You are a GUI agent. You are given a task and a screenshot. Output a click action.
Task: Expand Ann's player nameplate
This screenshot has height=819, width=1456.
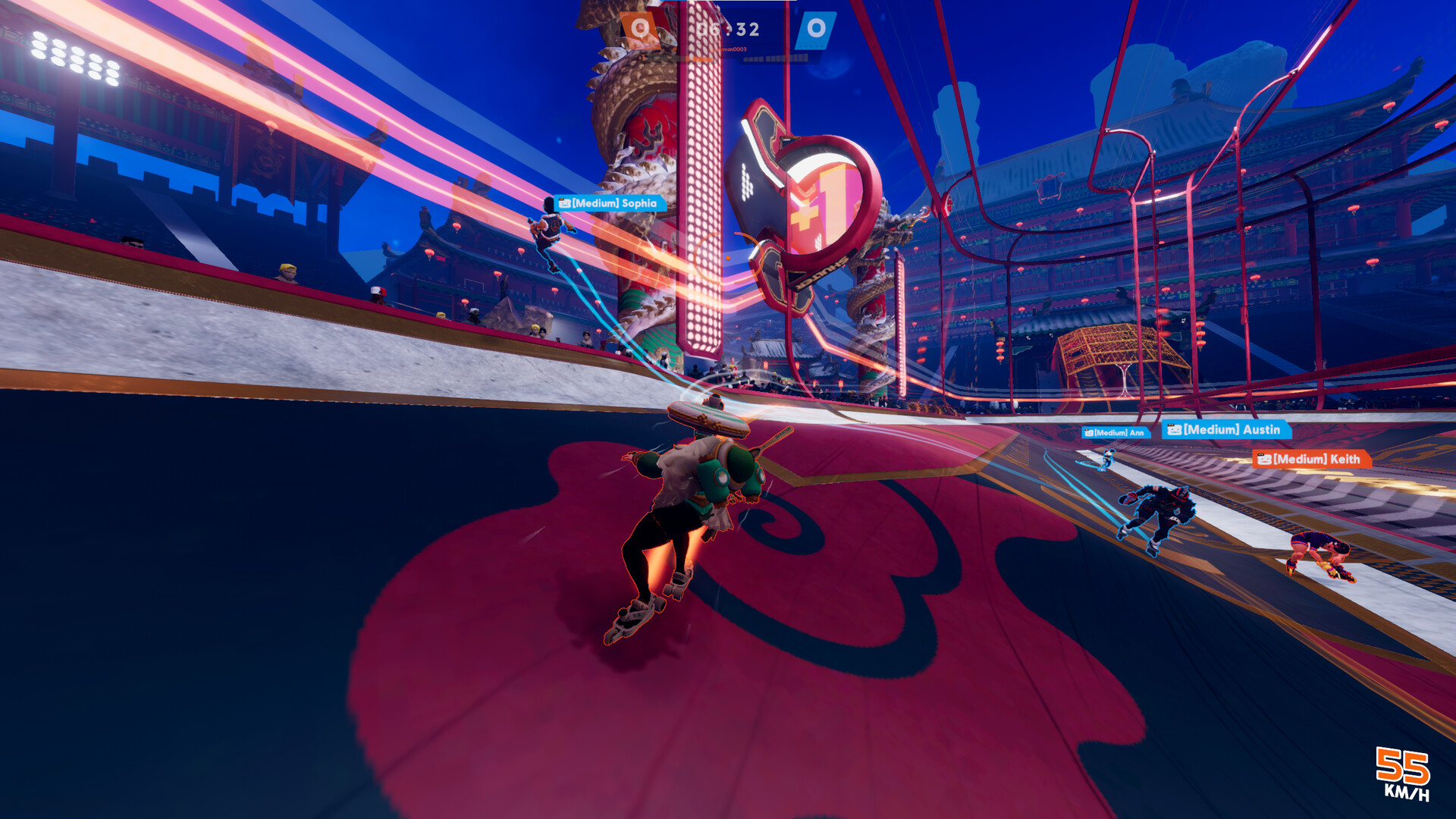tap(1116, 431)
